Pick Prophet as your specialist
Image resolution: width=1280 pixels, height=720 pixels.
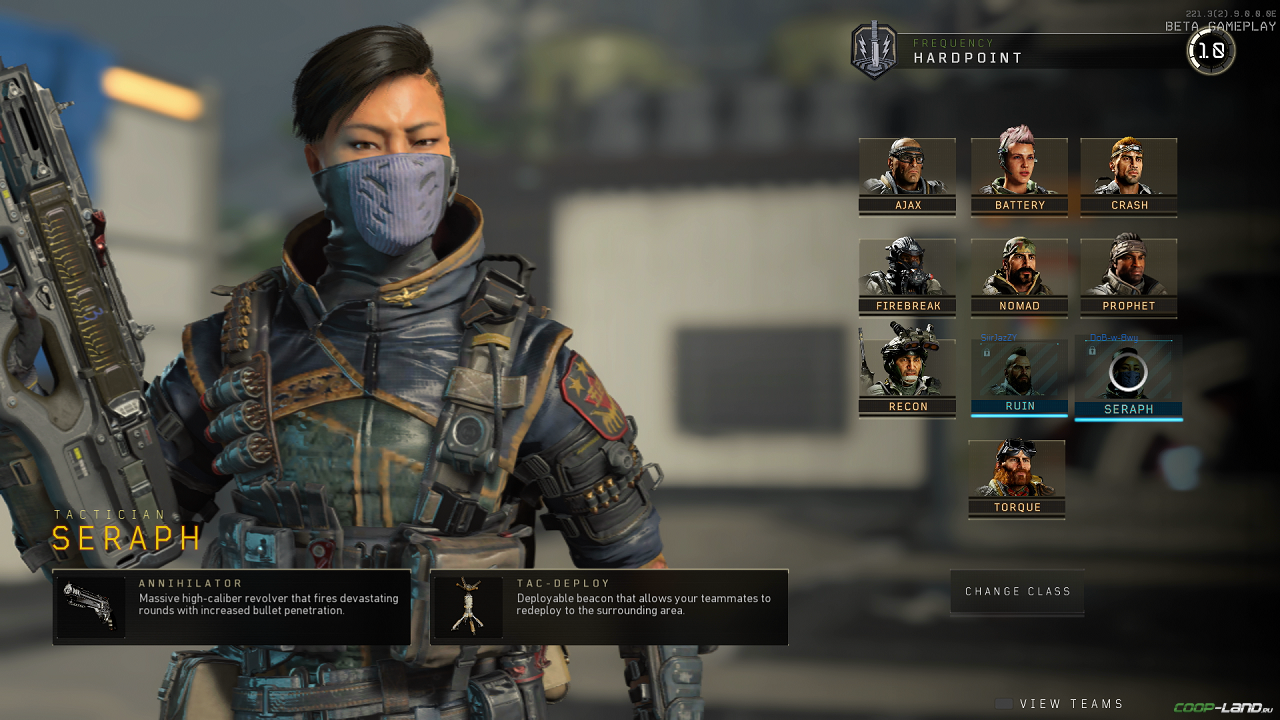(1129, 276)
